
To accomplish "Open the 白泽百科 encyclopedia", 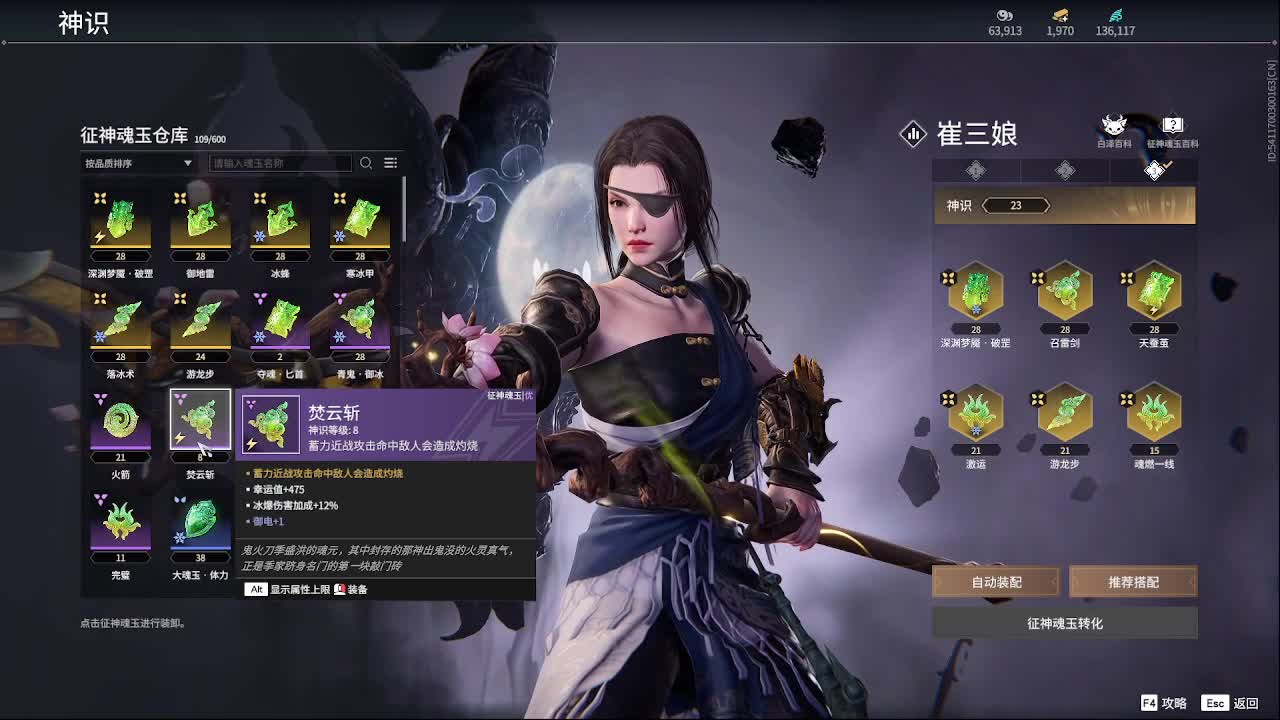I will pyautogui.click(x=1113, y=130).
